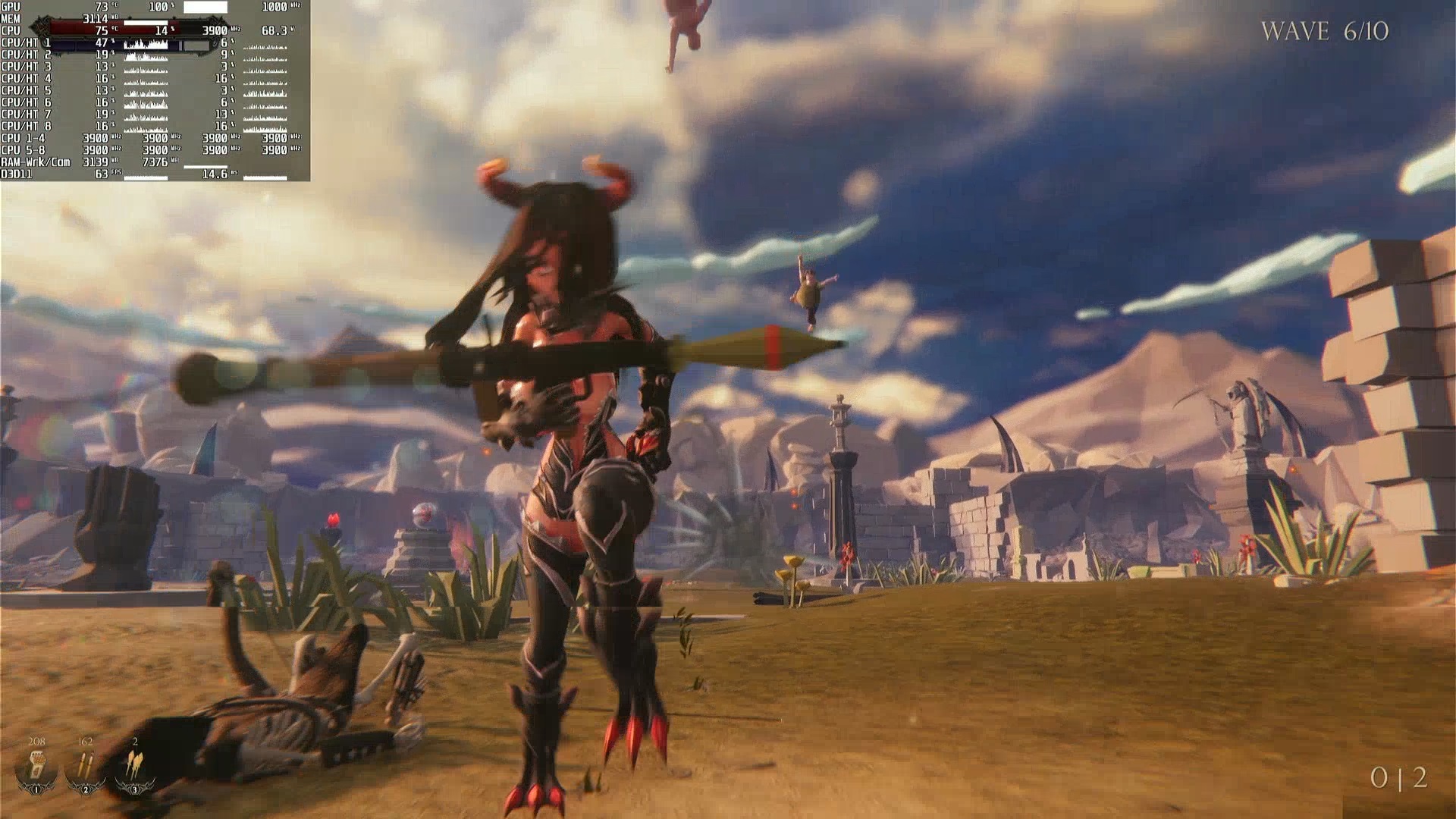1456x819 pixels.
Task: Select the ammo box weapon slot
Action: tap(36, 767)
